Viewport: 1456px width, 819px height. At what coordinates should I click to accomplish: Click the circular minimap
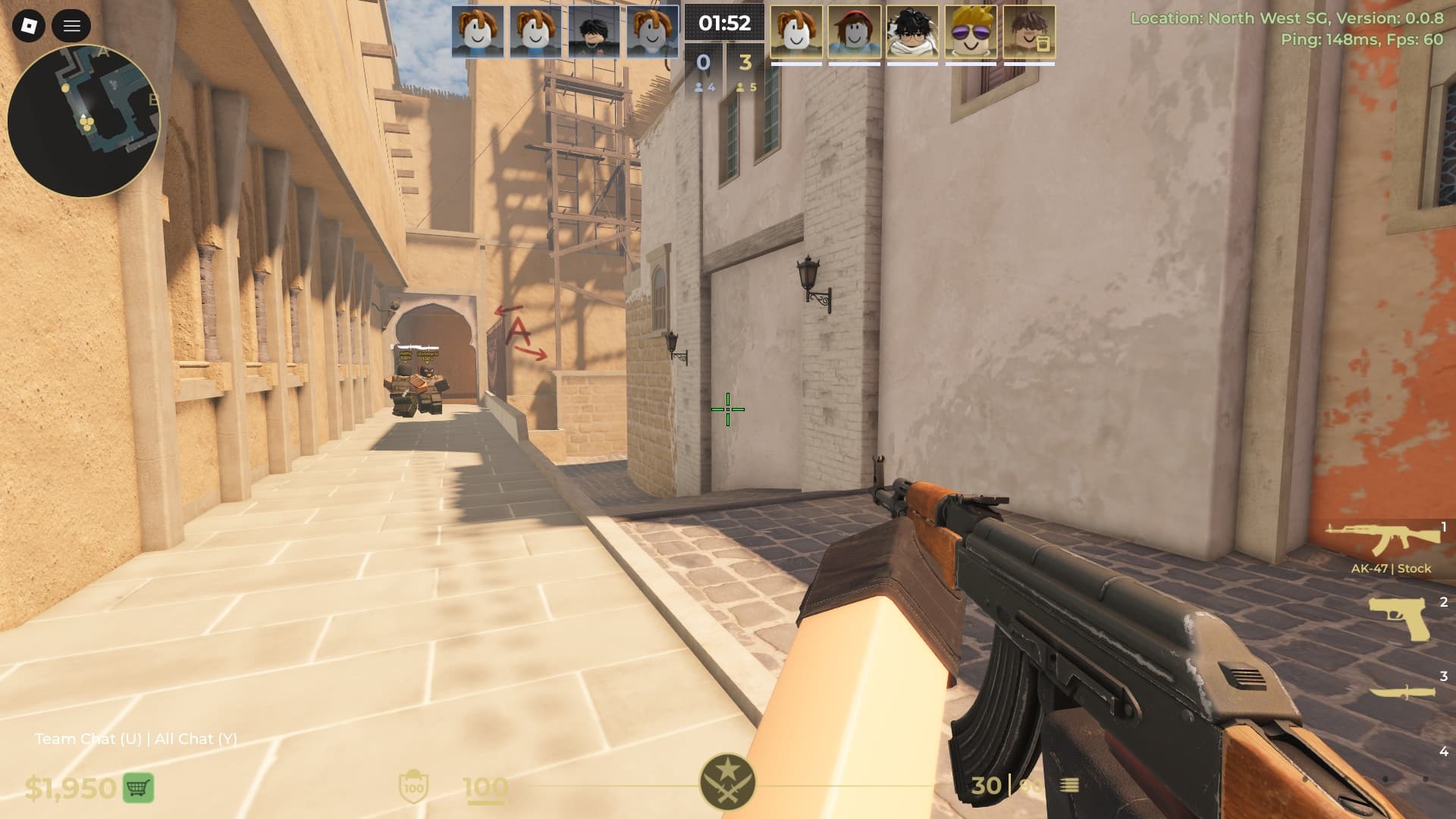pyautogui.click(x=83, y=121)
